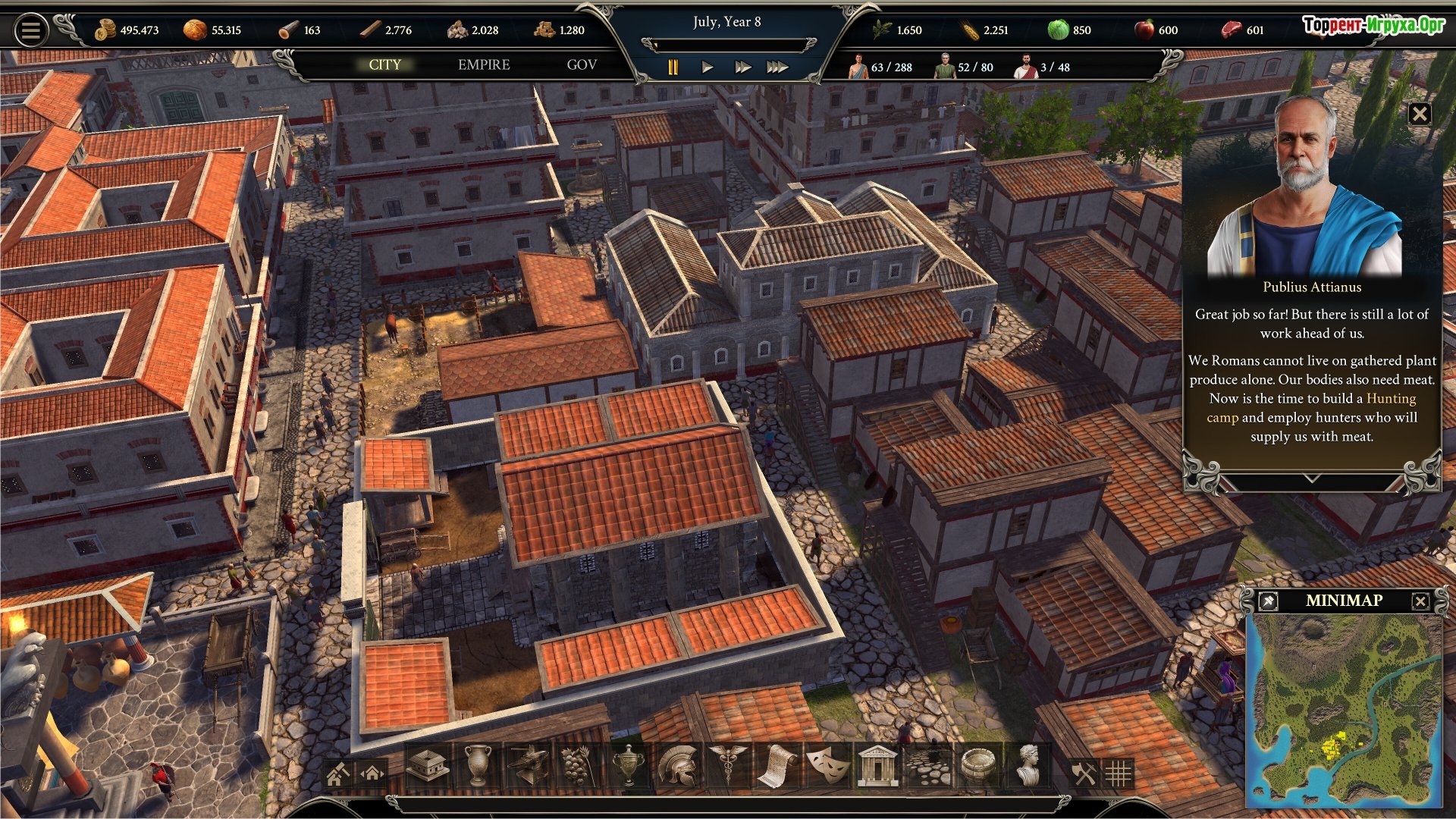Open the amphora build category
The height and width of the screenshot is (819, 1456).
(478, 766)
